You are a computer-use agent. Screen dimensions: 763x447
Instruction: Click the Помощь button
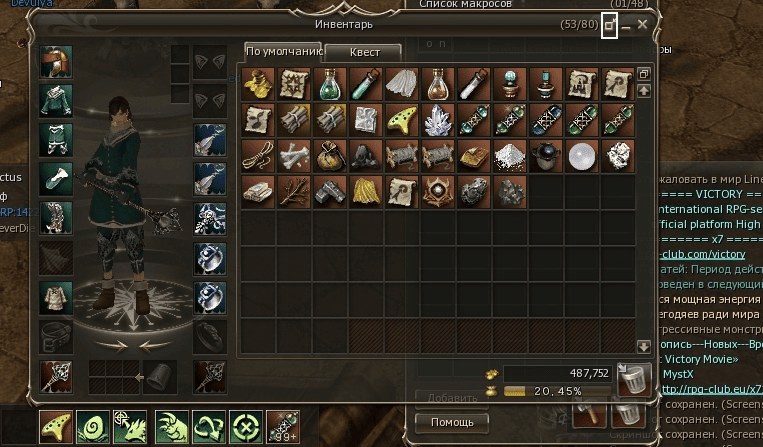point(451,422)
